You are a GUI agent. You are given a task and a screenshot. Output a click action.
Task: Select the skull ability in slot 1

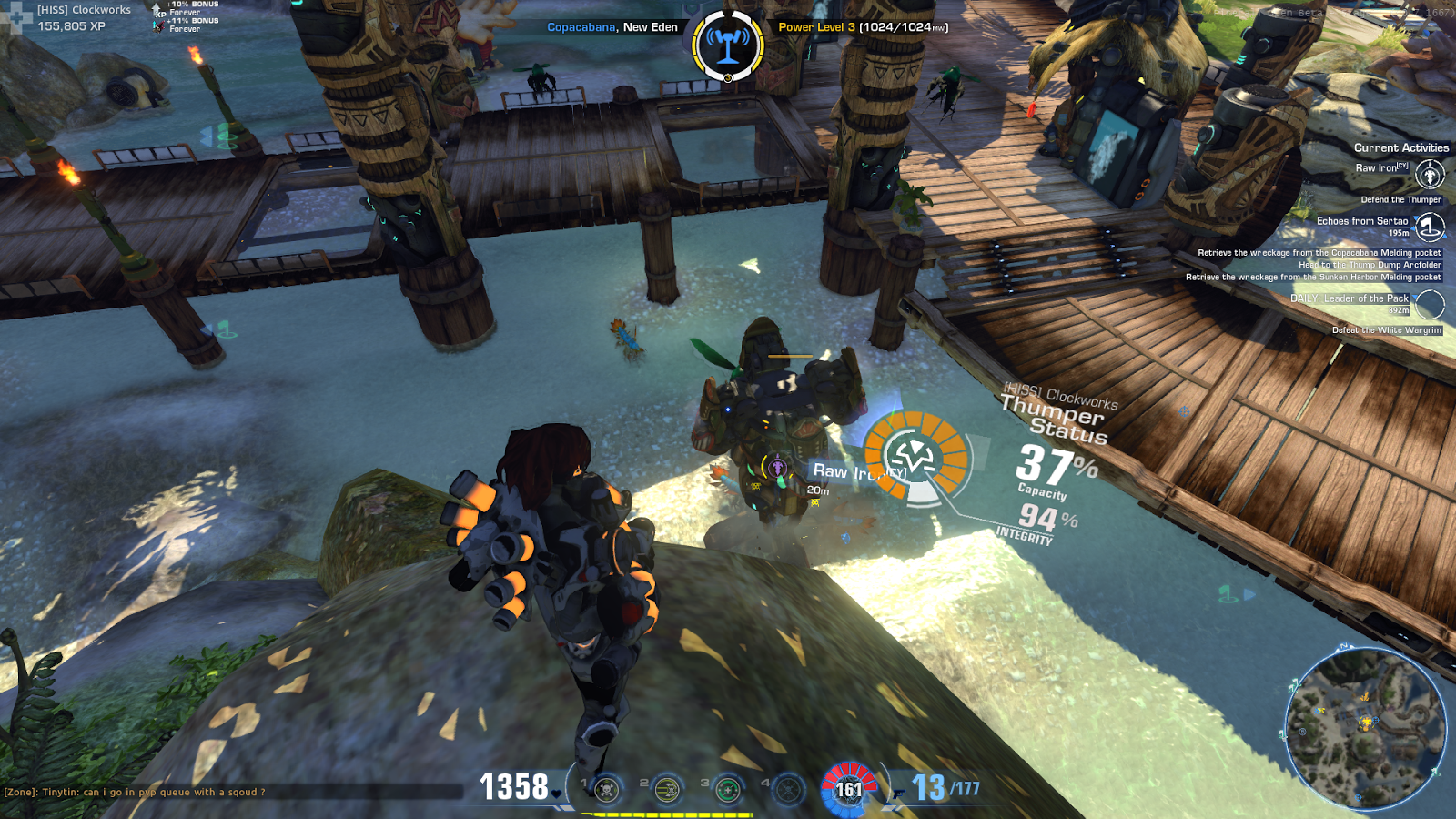606,790
